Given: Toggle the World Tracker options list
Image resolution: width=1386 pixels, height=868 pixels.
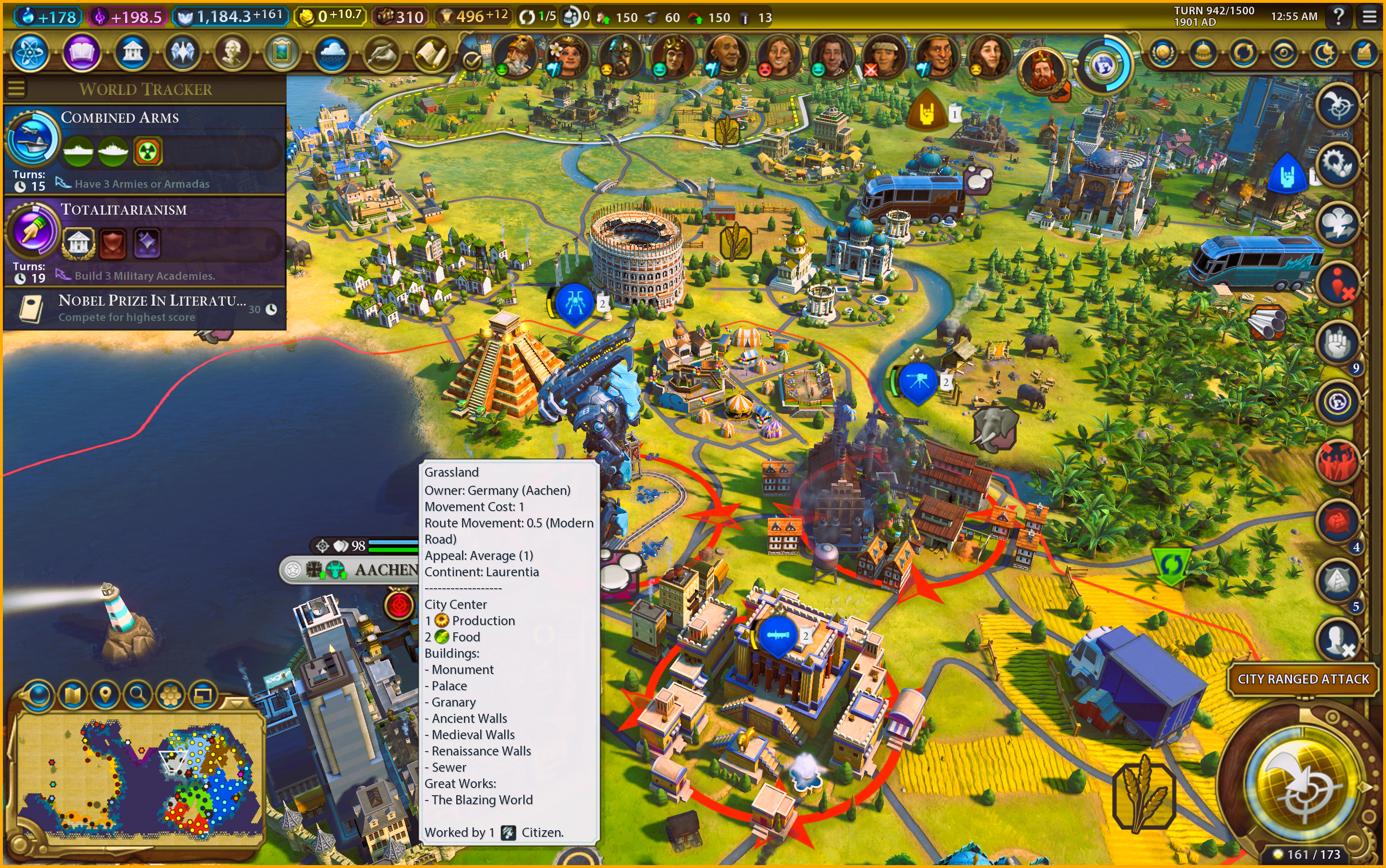Looking at the screenshot, I should (17, 89).
